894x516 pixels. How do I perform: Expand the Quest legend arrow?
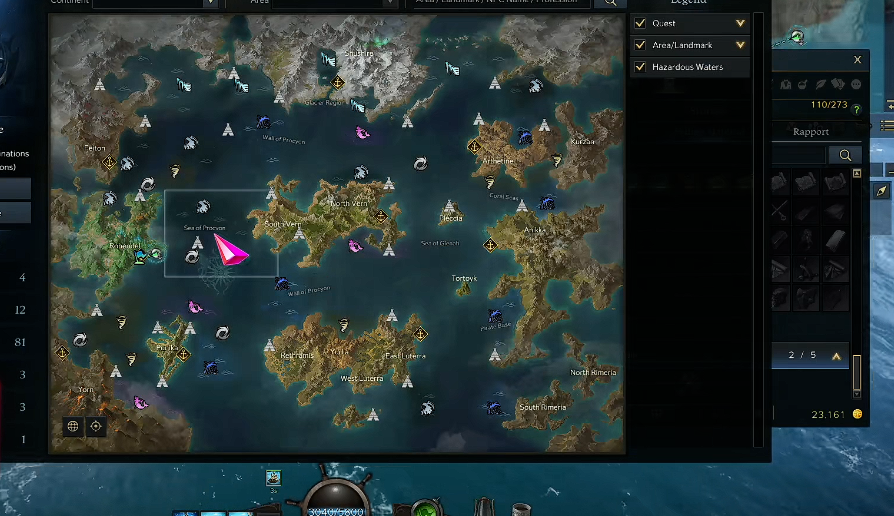(x=740, y=23)
